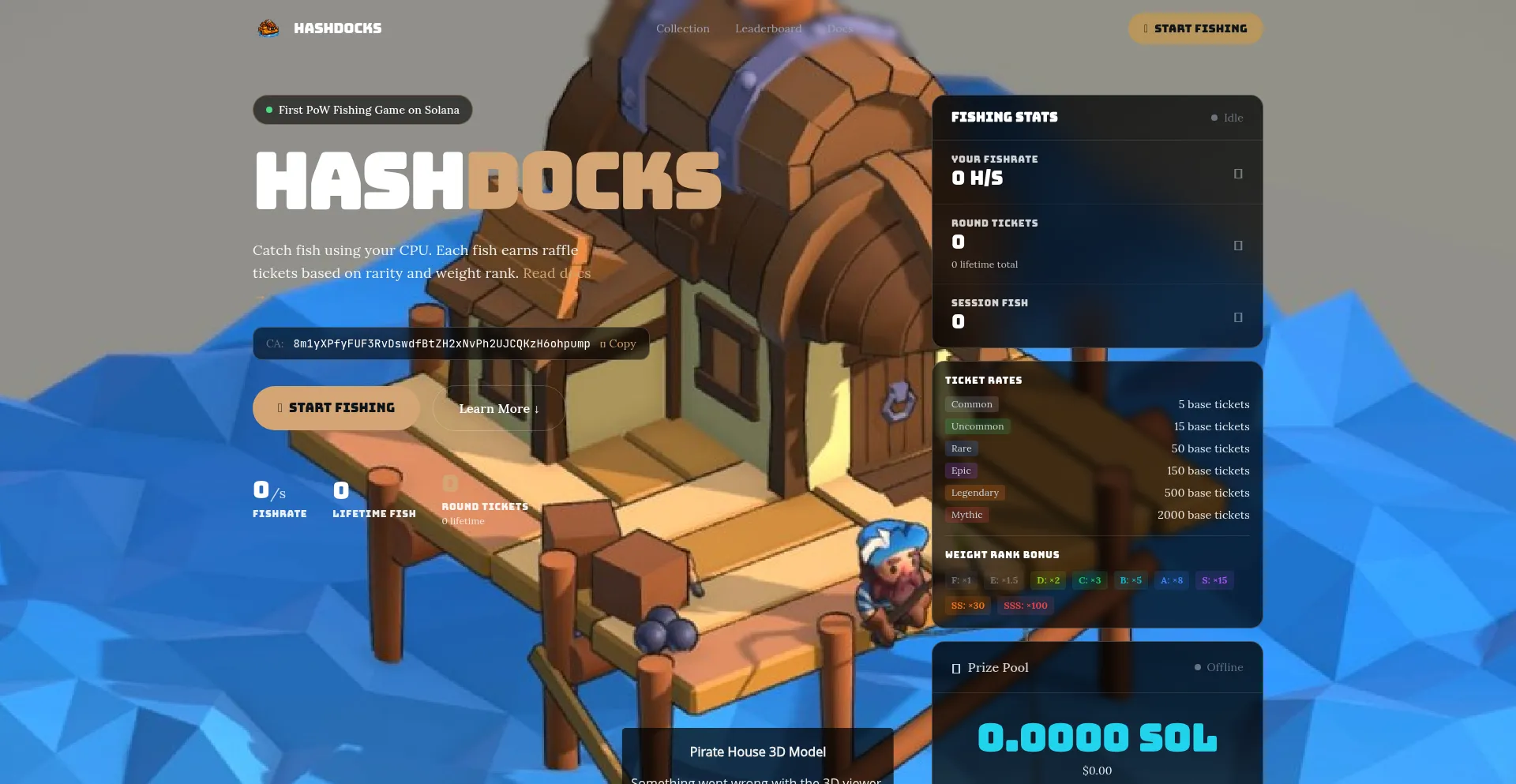Click the fish icon beside Session Fish
This screenshot has width=1516, height=784.
click(1239, 316)
